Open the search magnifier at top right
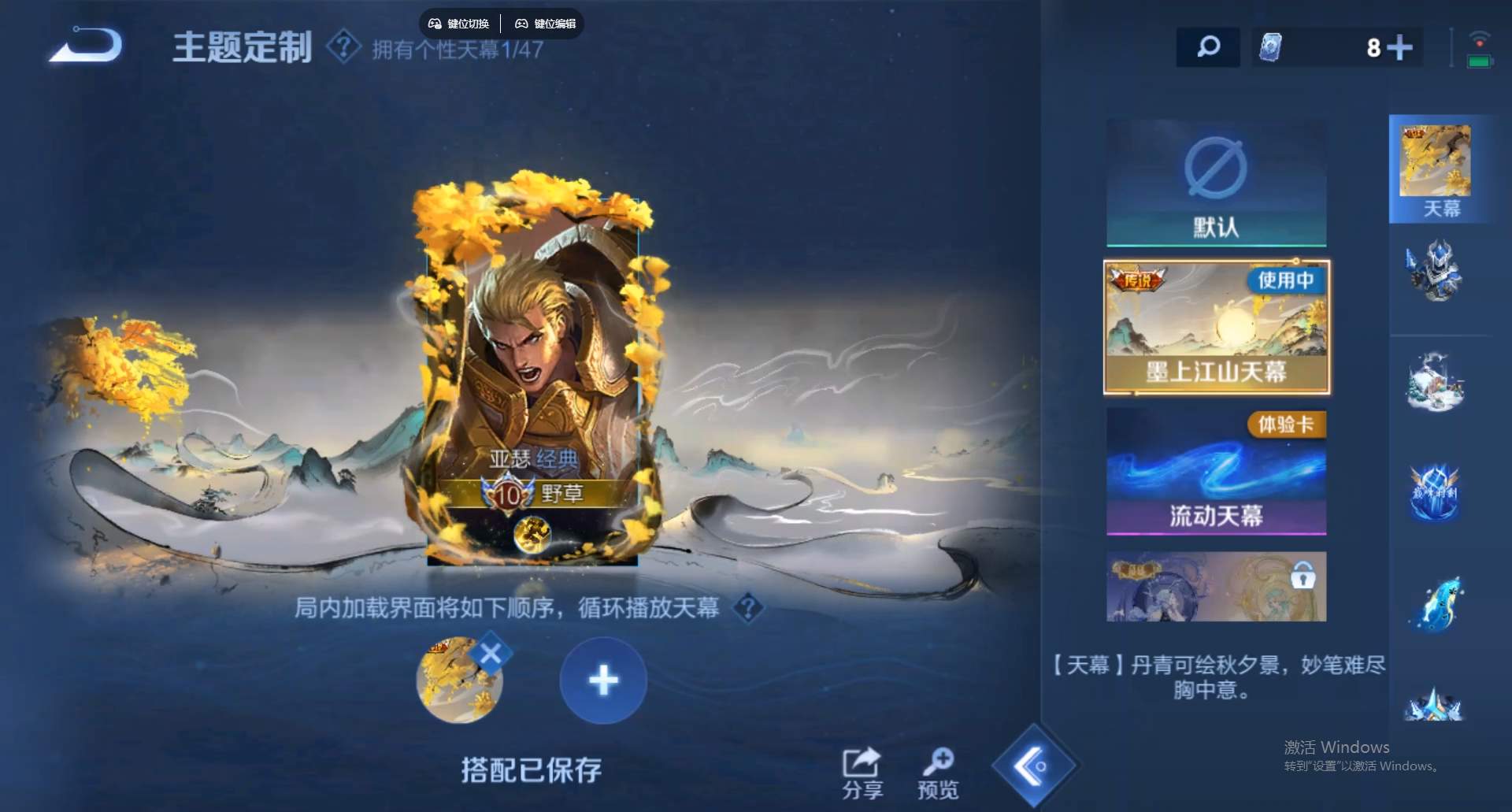 click(1206, 47)
